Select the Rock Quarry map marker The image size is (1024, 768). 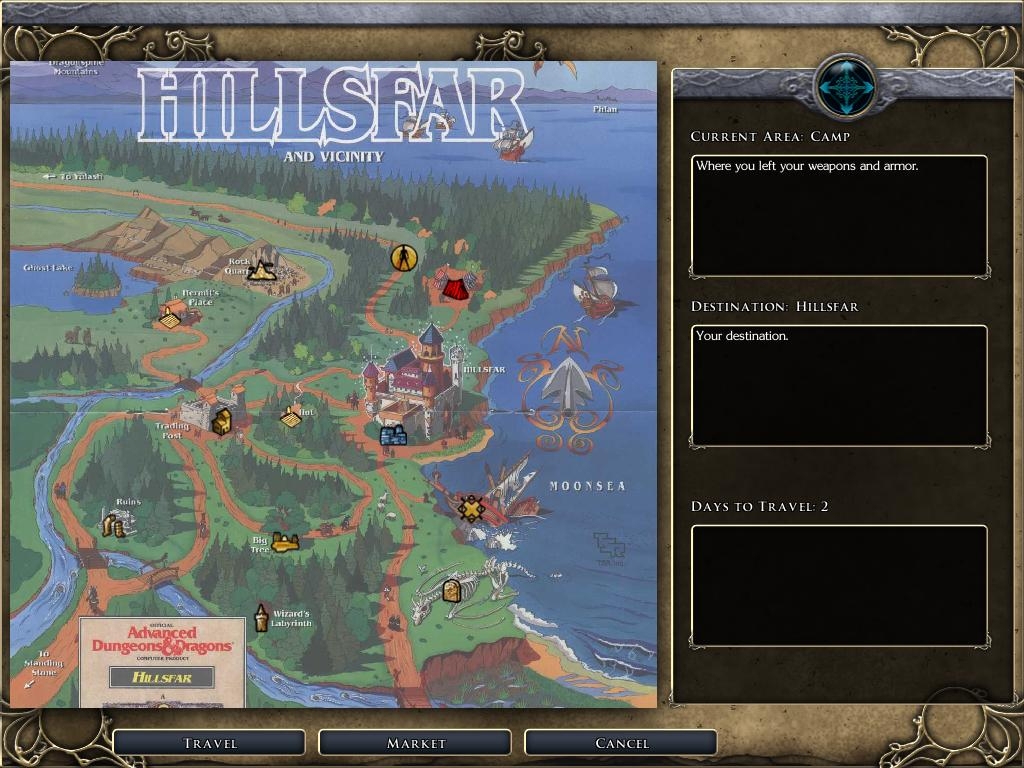(262, 269)
